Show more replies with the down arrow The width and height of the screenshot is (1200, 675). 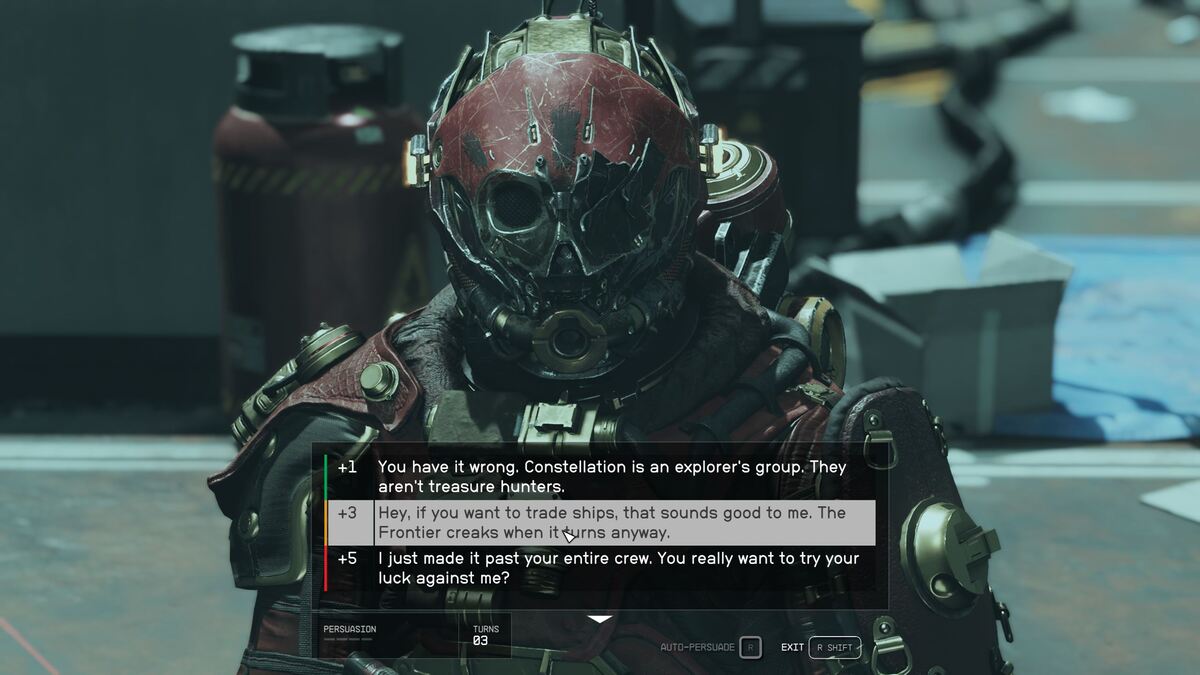coord(599,620)
